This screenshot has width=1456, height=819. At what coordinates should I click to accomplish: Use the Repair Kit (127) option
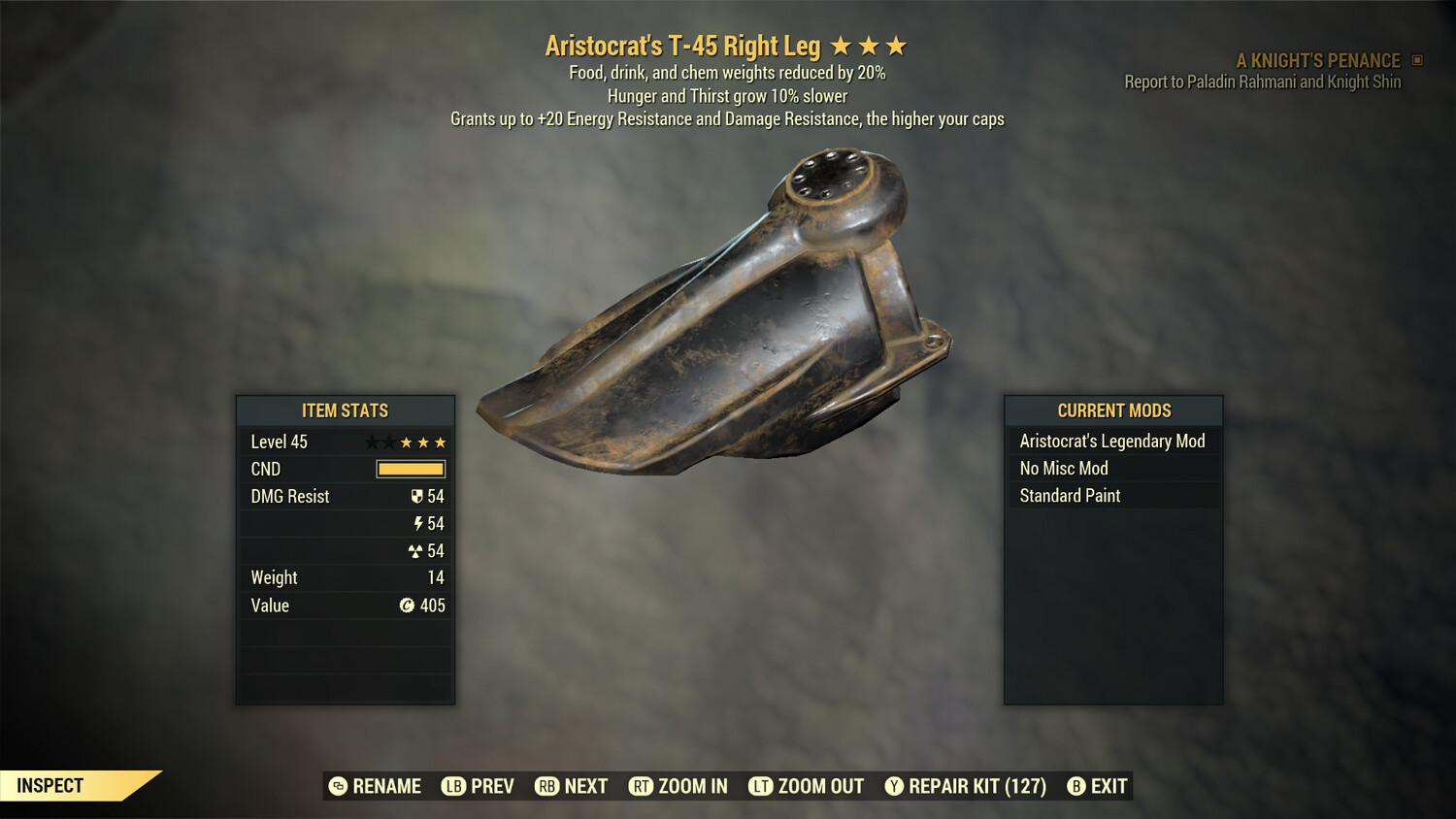tap(966, 786)
